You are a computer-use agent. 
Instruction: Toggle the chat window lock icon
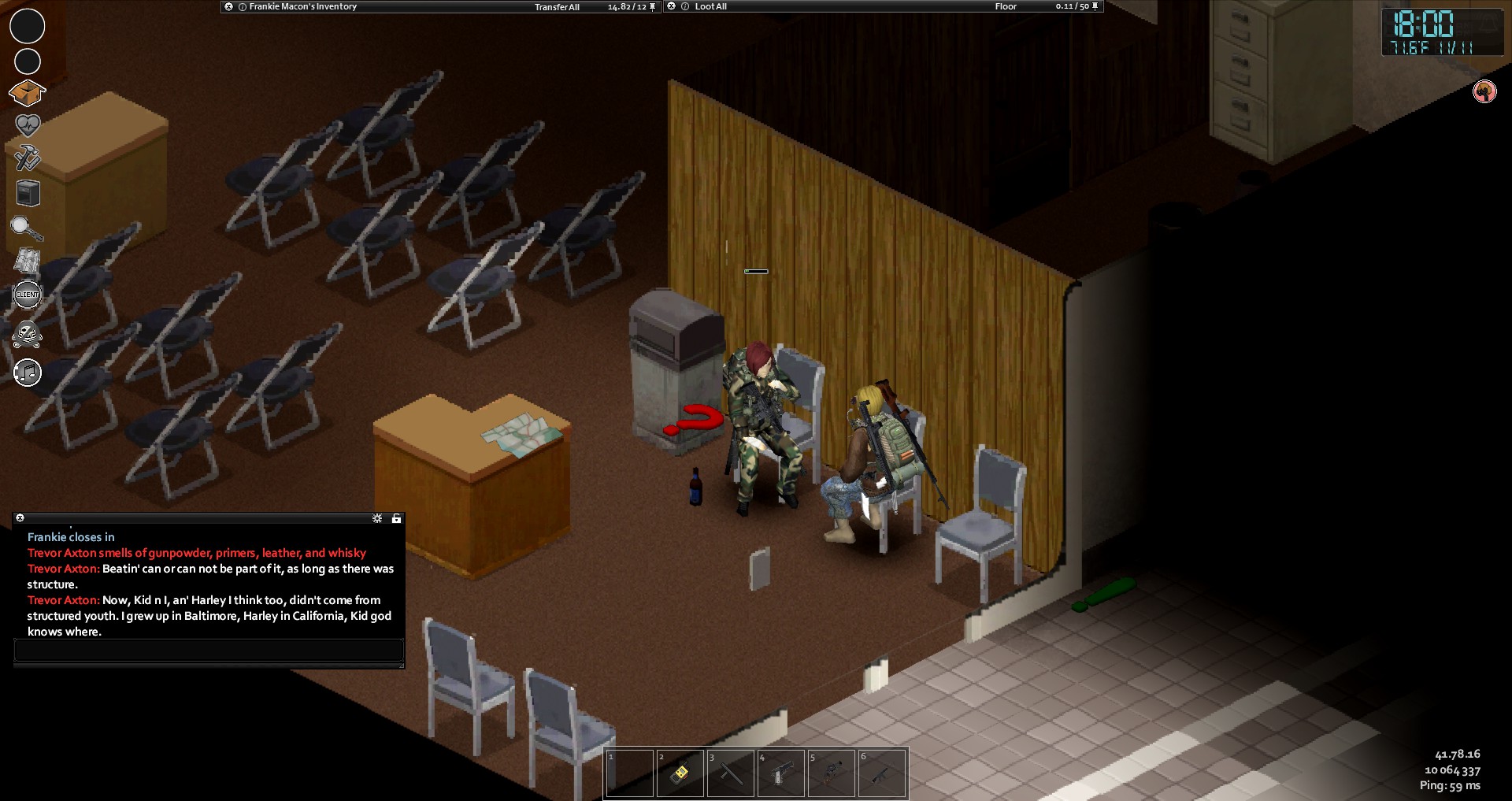pos(396,518)
